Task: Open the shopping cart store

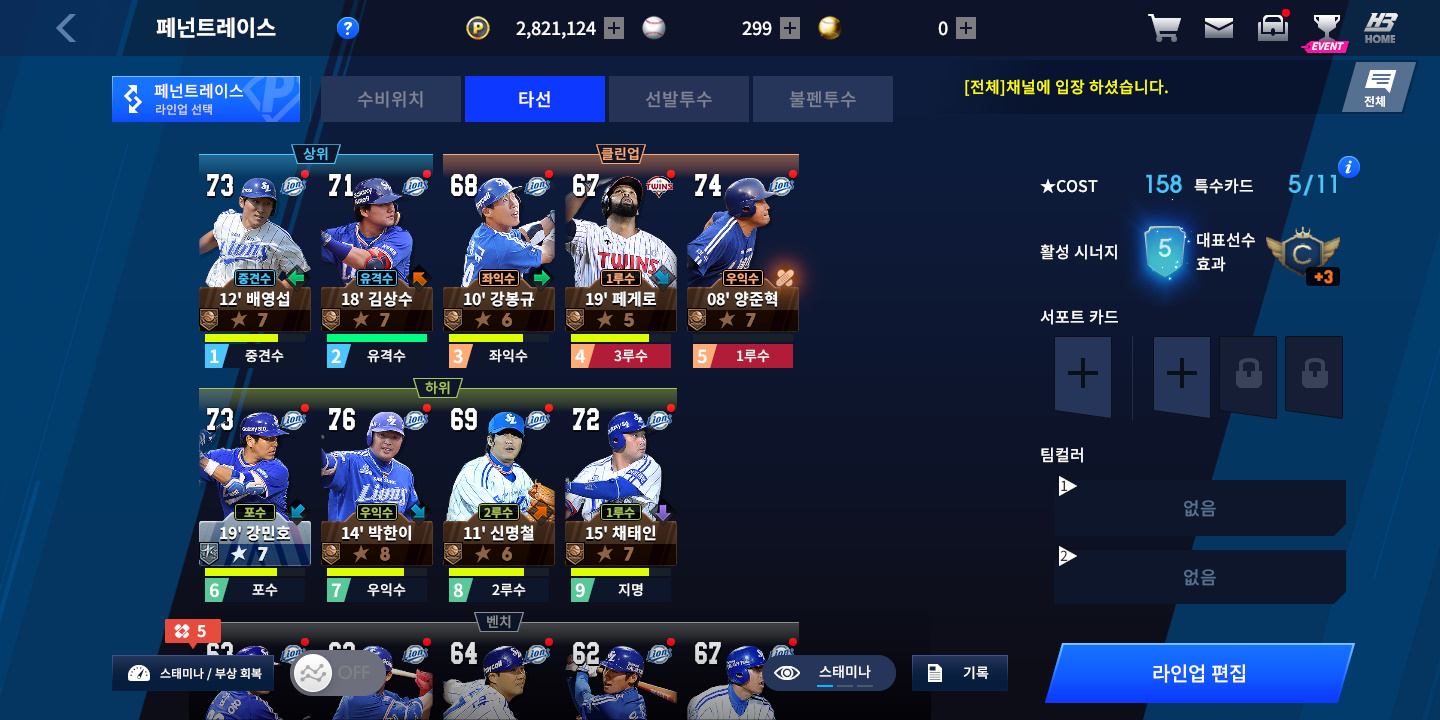Action: click(1164, 28)
